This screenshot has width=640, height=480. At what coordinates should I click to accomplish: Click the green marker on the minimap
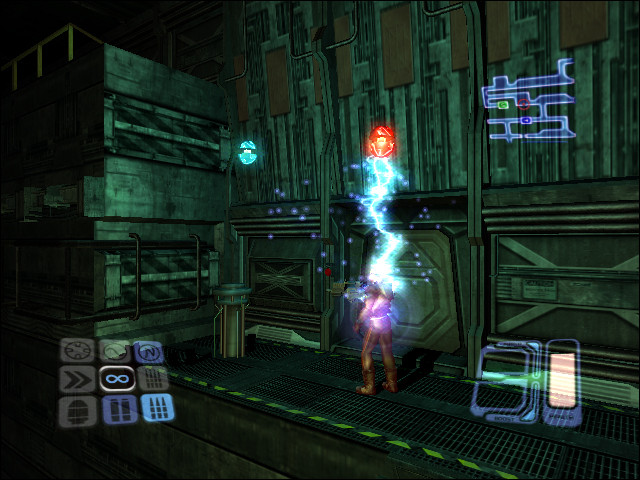pyautogui.click(x=504, y=104)
